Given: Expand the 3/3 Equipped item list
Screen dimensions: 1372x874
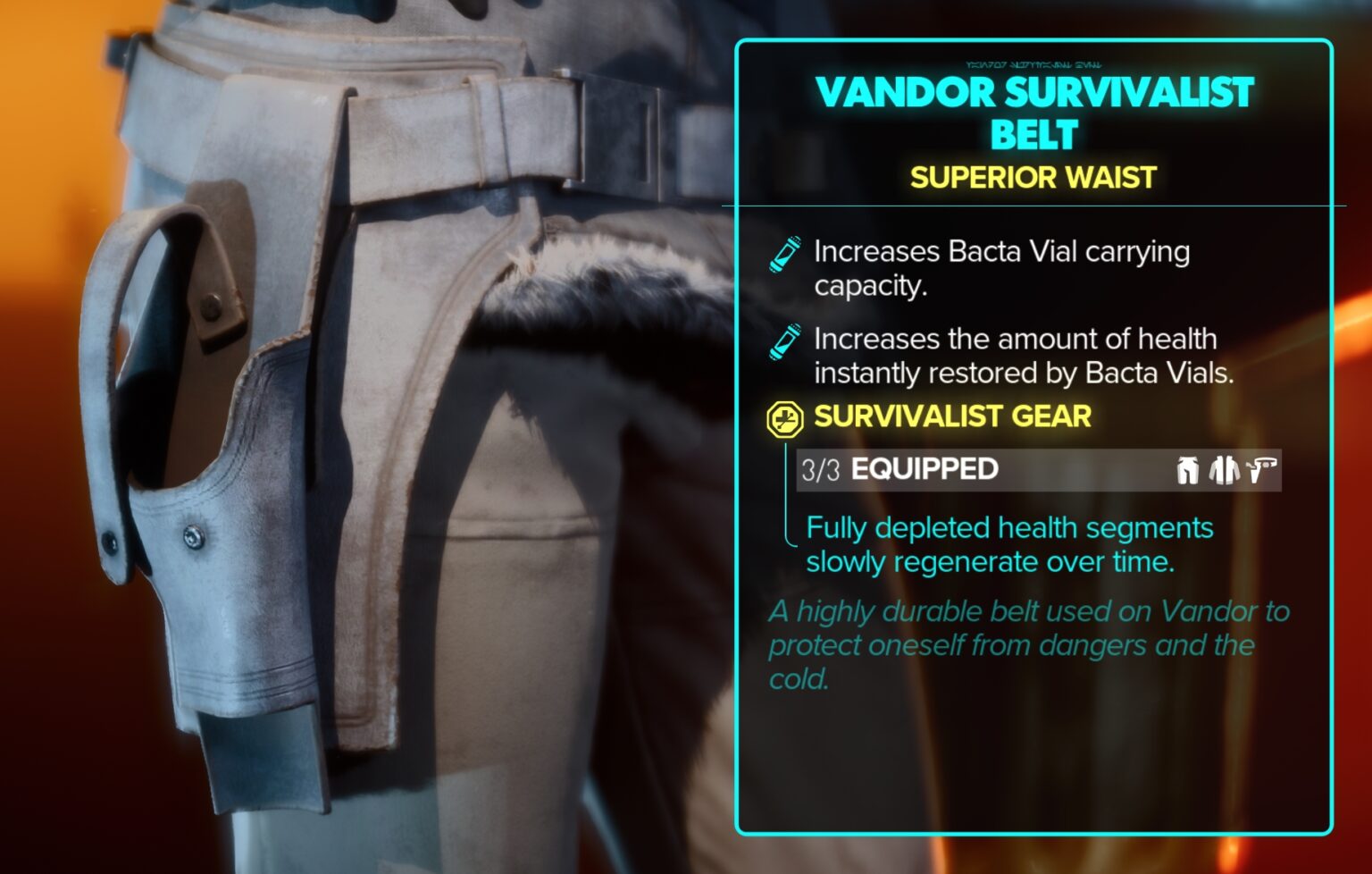Looking at the screenshot, I should pyautogui.click(x=922, y=468).
